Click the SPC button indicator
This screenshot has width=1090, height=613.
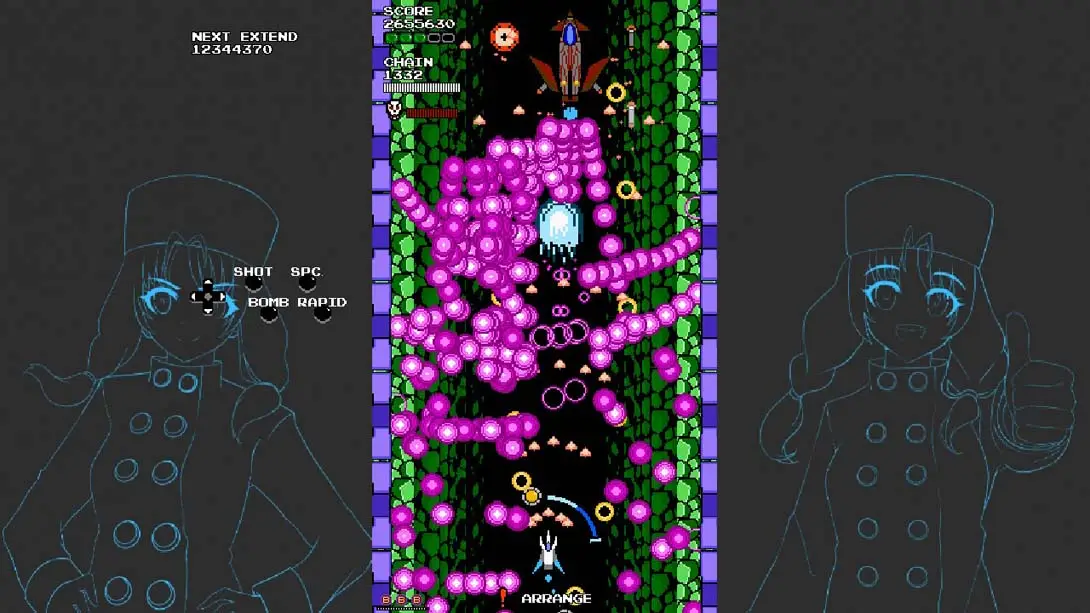tap(307, 285)
